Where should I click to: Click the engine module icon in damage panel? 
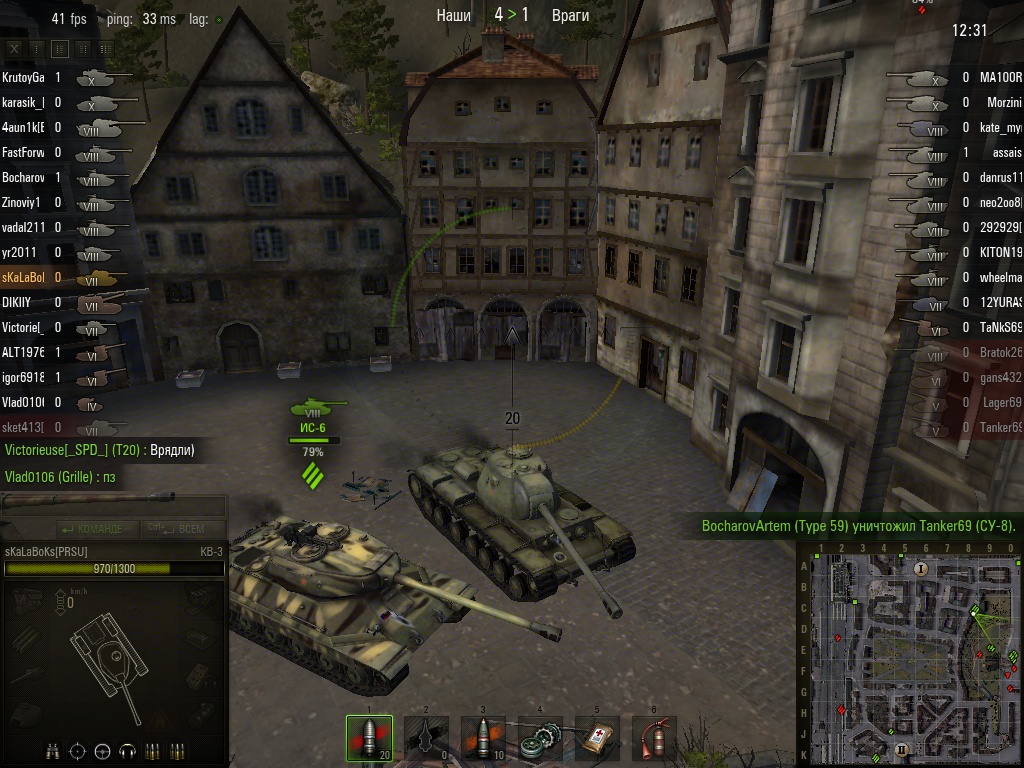(x=25, y=600)
